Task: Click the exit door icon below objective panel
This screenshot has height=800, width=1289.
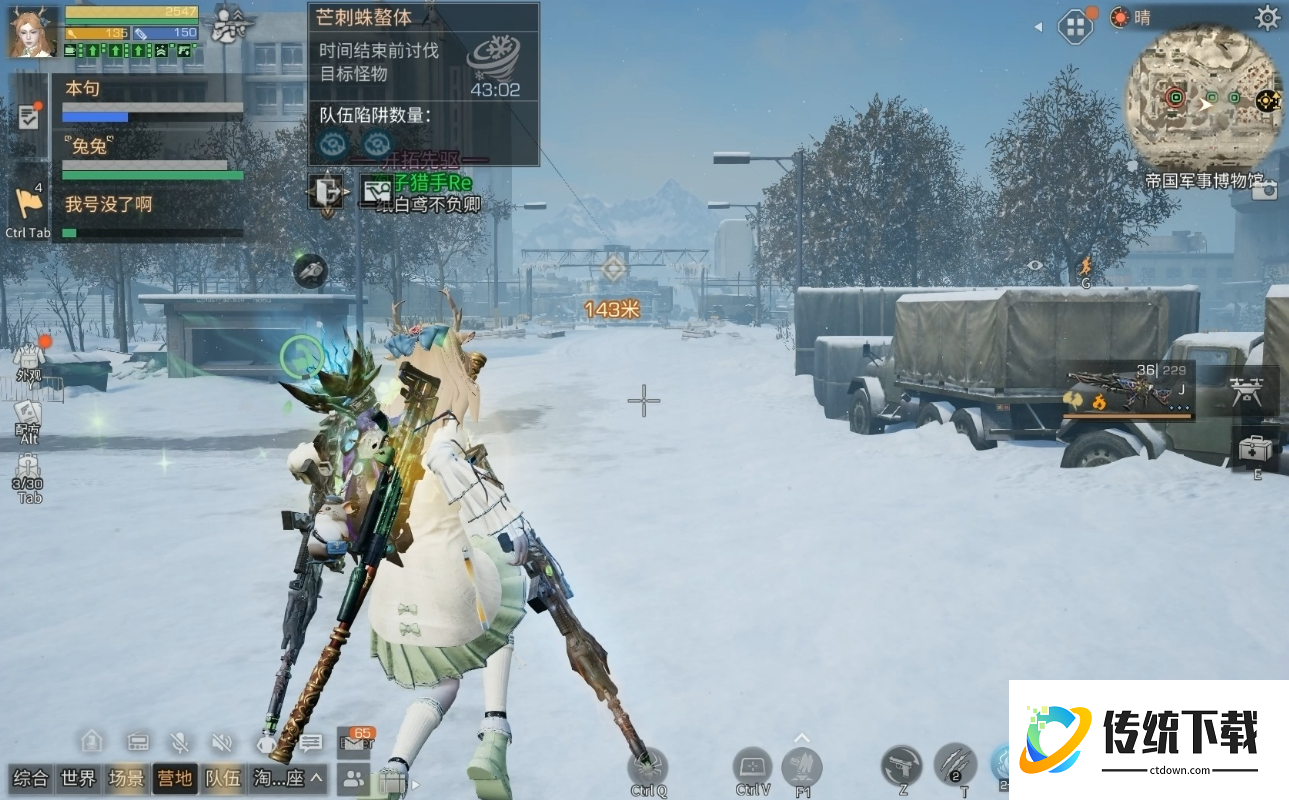Action: coord(326,190)
